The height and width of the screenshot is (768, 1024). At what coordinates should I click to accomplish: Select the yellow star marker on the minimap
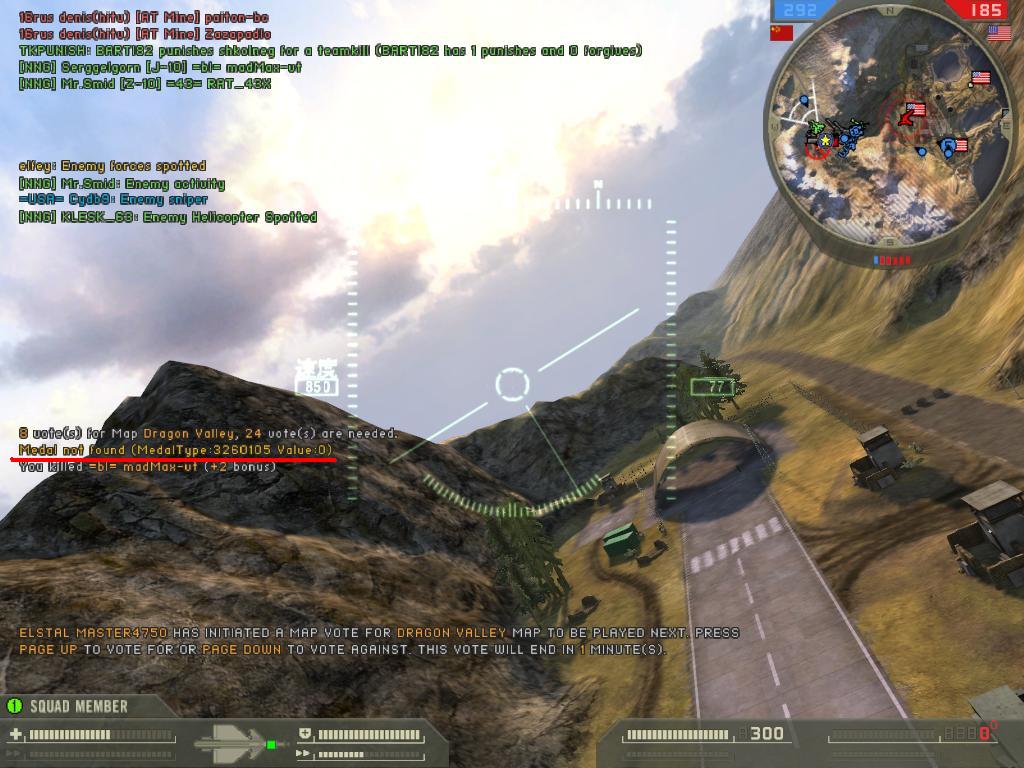coord(824,140)
